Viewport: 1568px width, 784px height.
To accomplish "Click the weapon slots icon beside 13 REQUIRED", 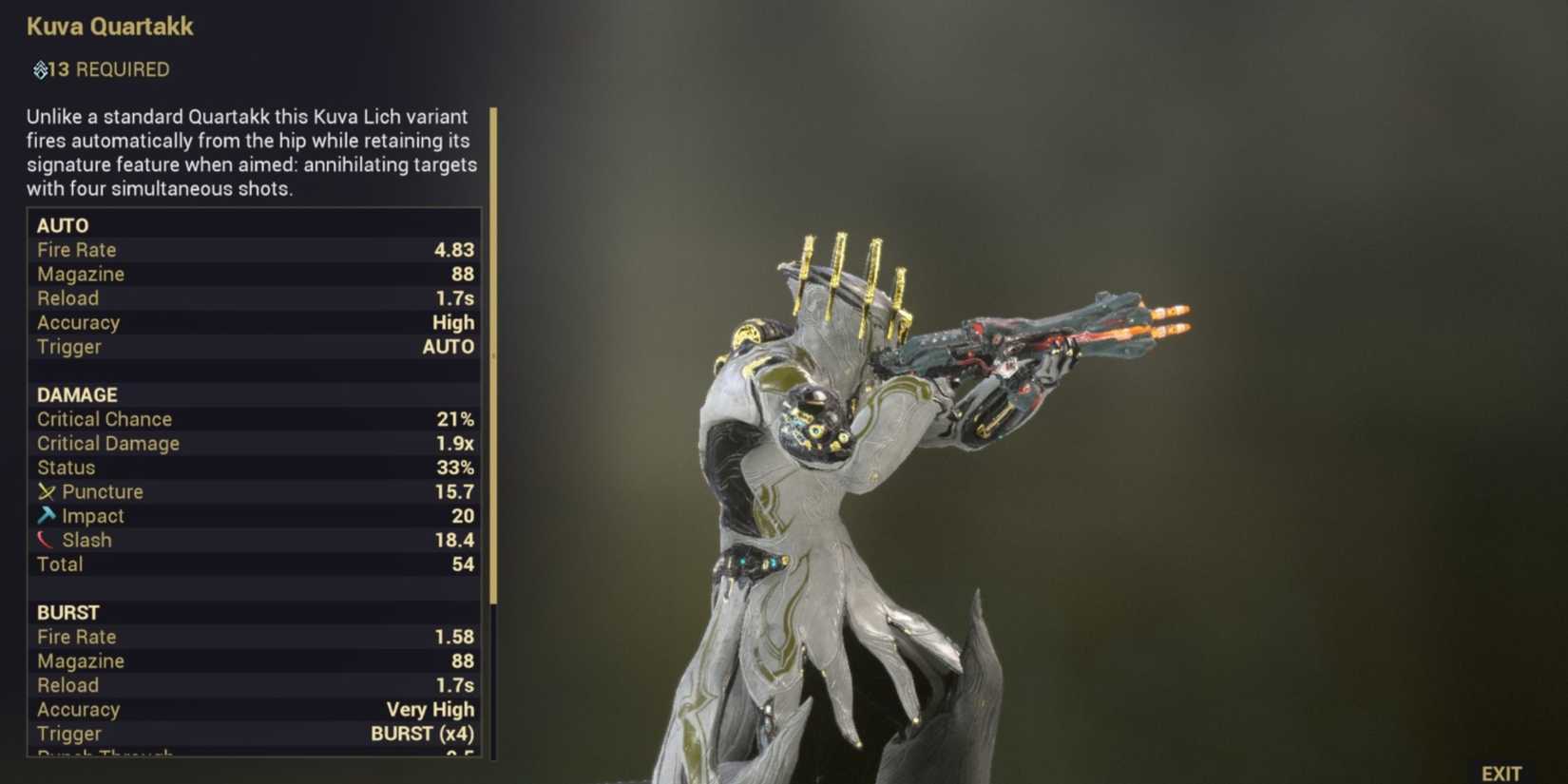I will point(40,68).
